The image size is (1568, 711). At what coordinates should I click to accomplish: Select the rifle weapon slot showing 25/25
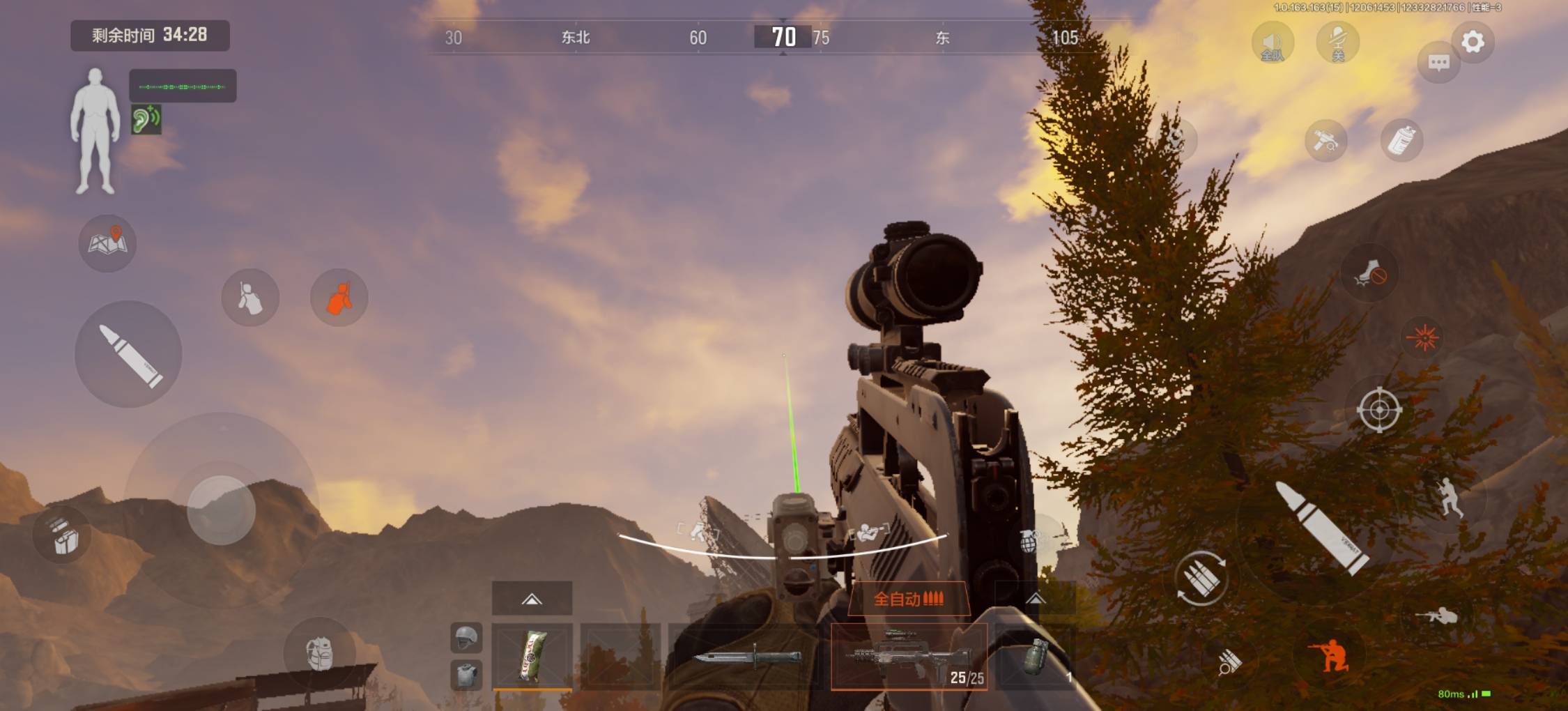908,657
